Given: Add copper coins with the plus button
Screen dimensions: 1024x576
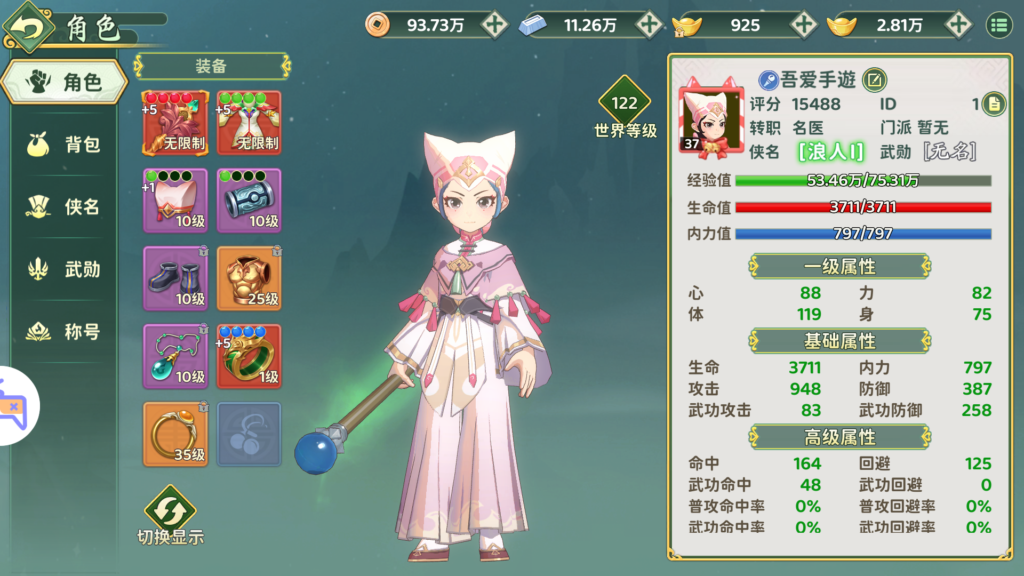Looking at the screenshot, I should pos(494,25).
